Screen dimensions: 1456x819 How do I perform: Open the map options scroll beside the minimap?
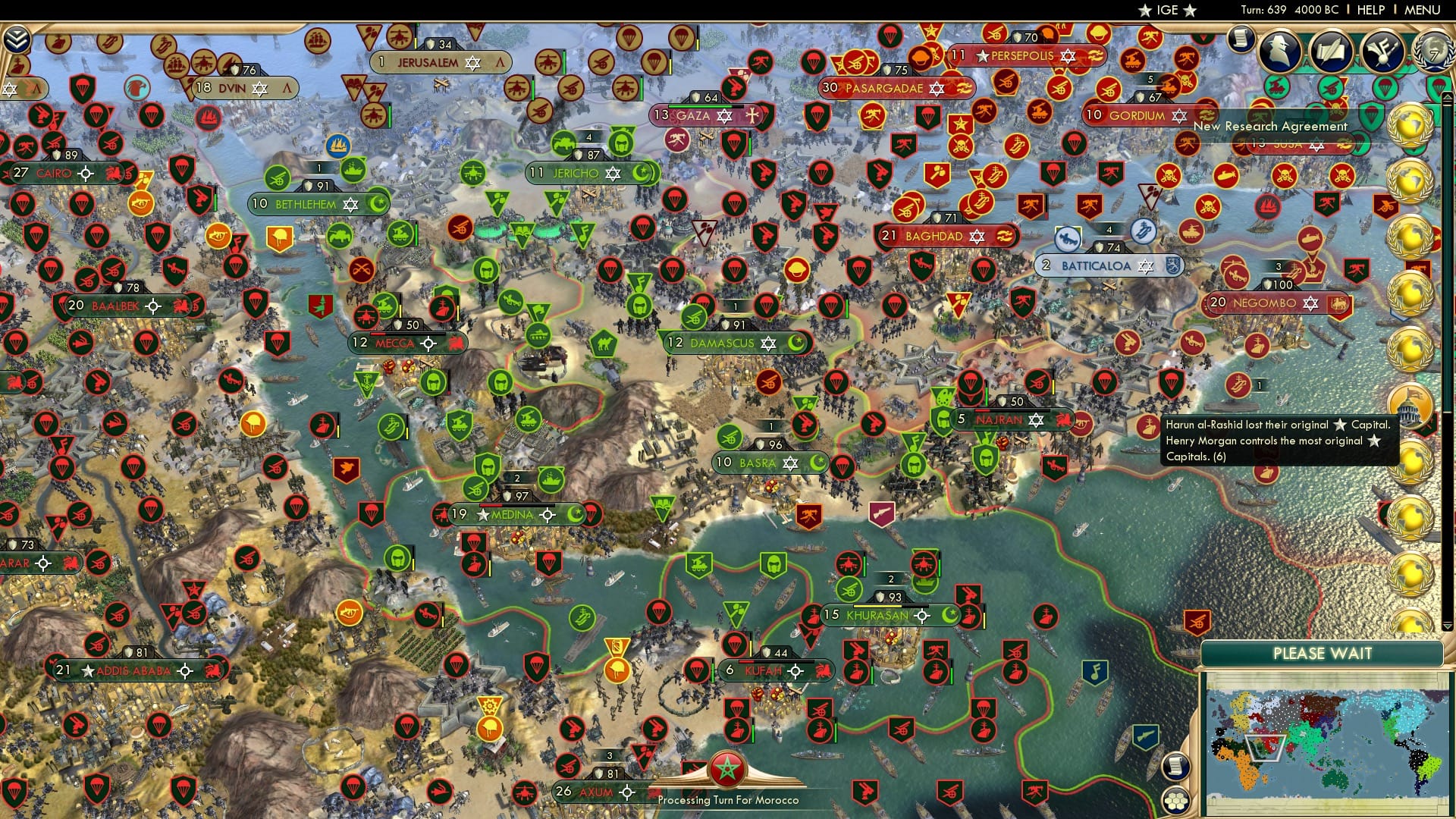(x=1176, y=766)
